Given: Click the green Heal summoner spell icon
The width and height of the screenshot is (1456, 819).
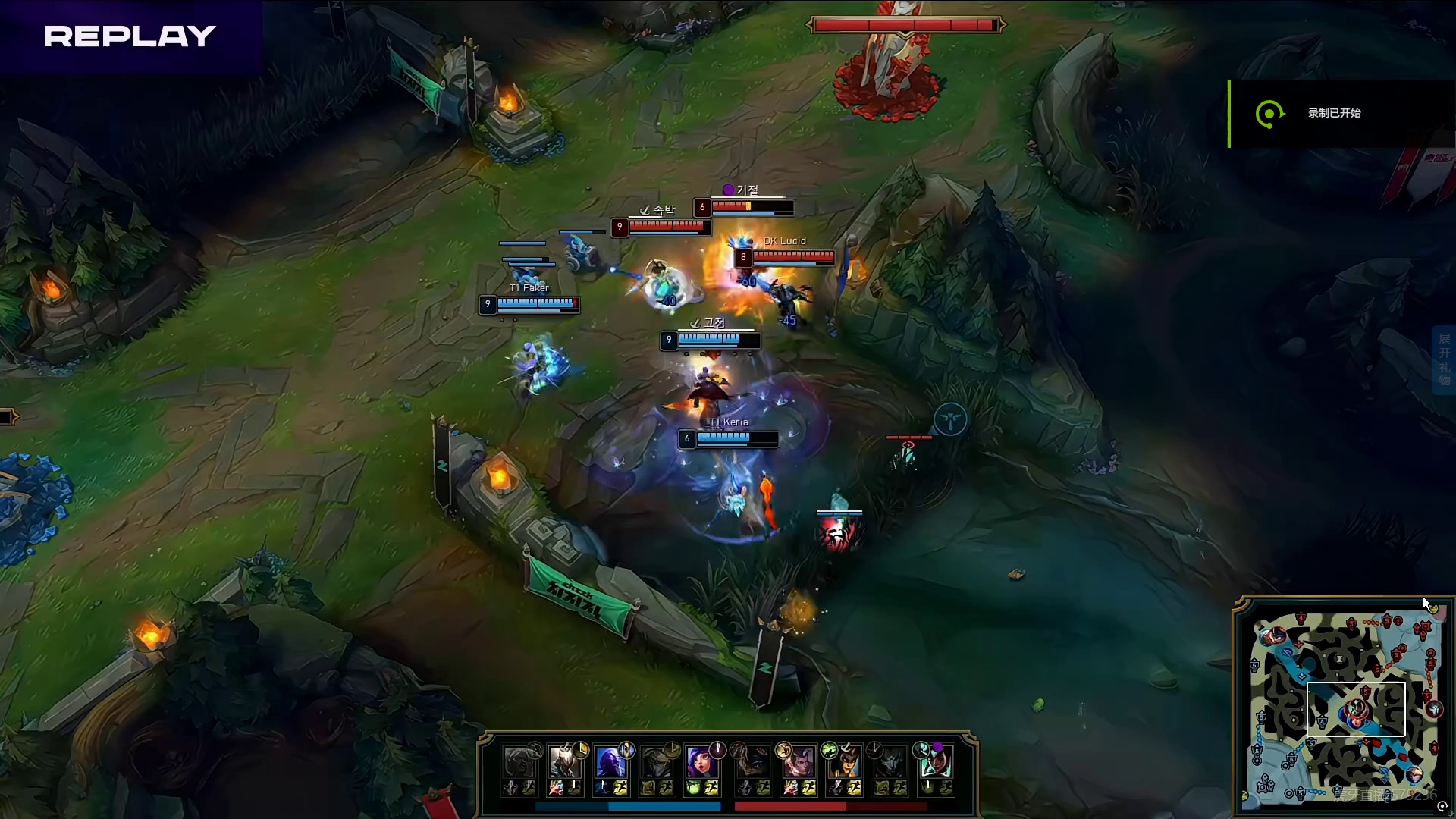Looking at the screenshot, I should click(x=693, y=789).
